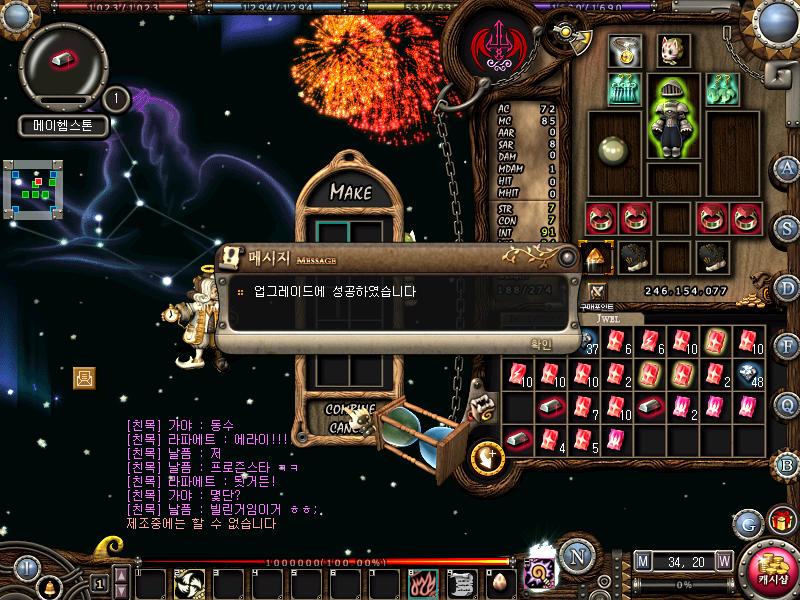Open the mail envelope notification icon
This screenshot has width=800, height=600.
click(85, 377)
